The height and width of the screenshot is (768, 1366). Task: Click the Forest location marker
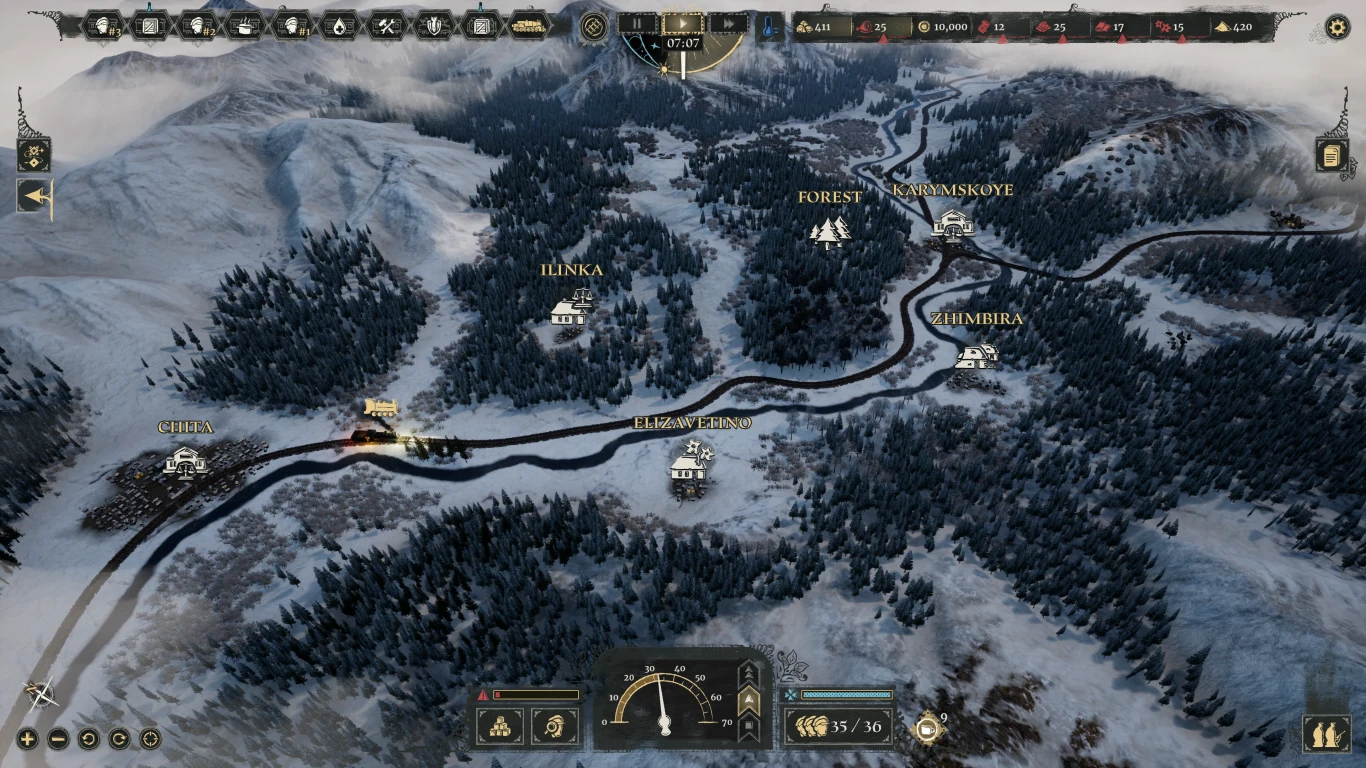pyautogui.click(x=830, y=231)
